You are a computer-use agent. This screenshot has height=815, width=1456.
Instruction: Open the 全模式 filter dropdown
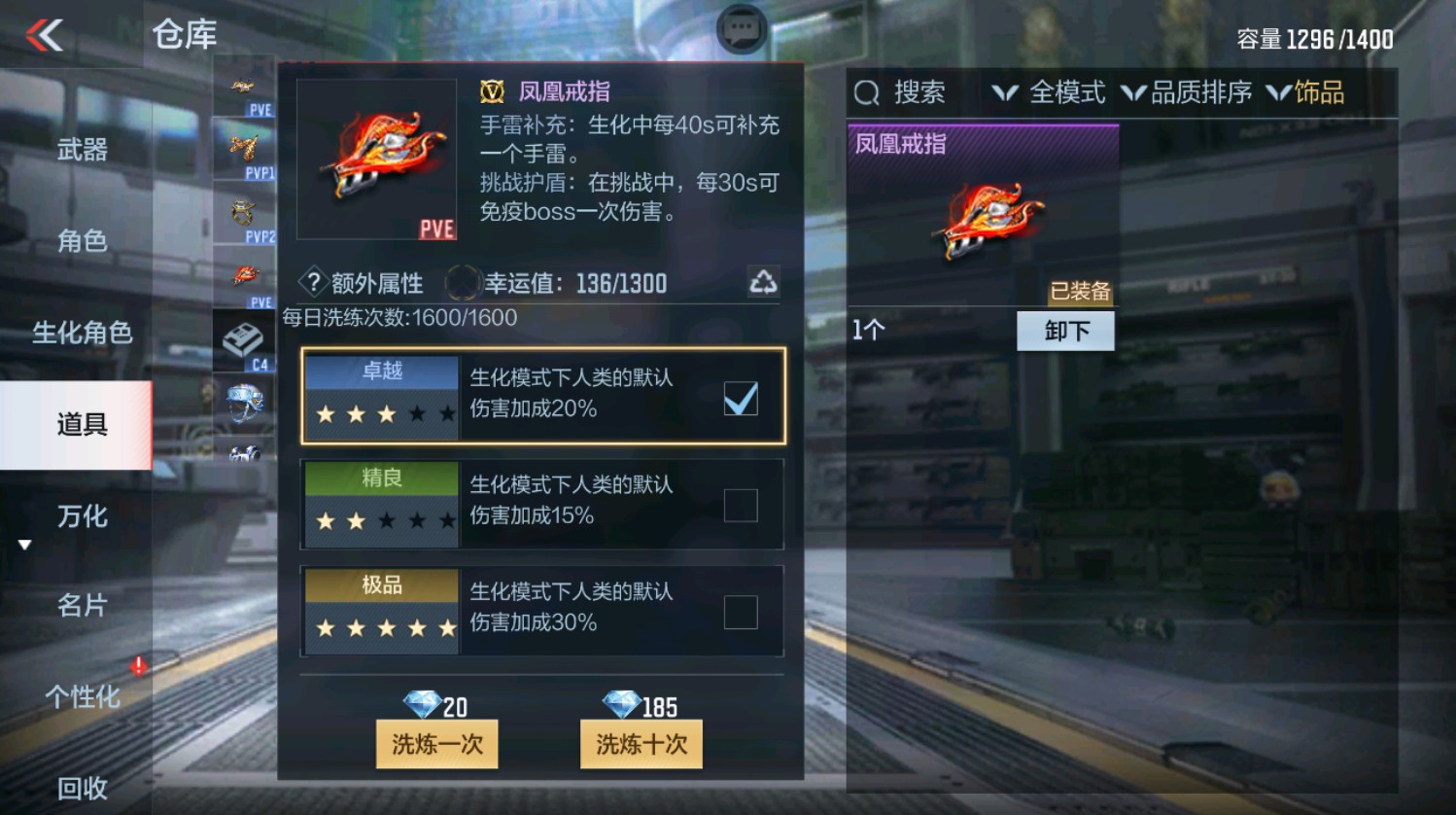[x=1050, y=92]
